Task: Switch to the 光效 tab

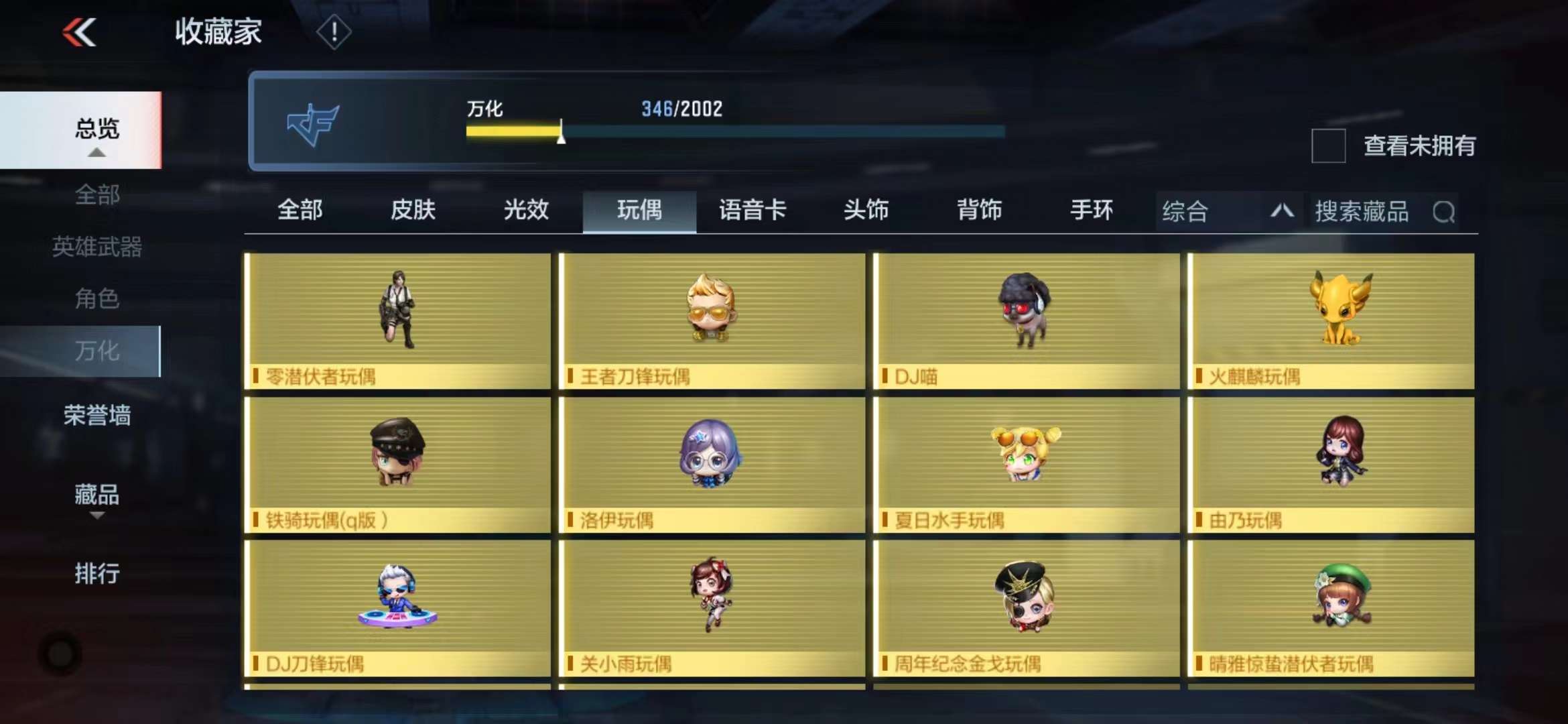Action: pos(526,210)
